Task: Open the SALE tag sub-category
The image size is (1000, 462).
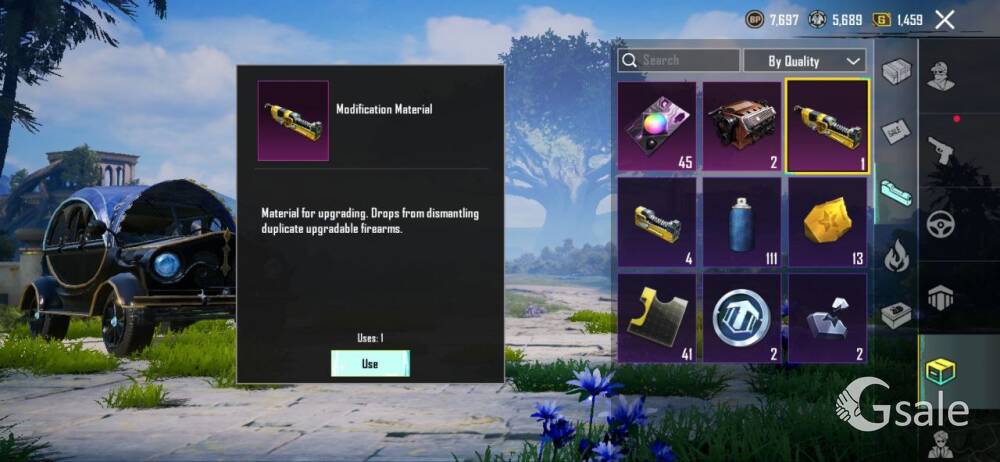Action: click(x=895, y=131)
